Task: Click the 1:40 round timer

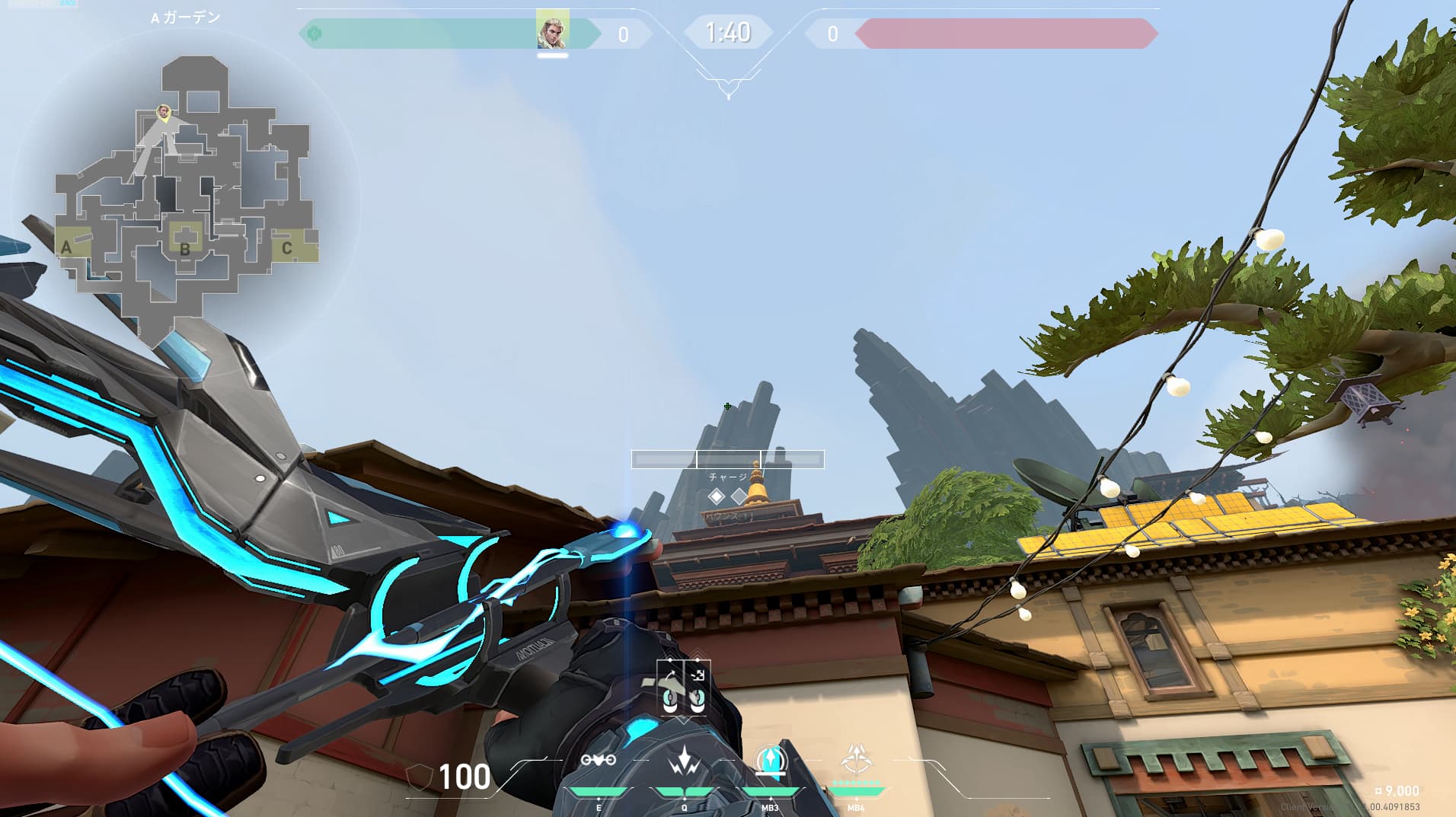Action: point(727,34)
